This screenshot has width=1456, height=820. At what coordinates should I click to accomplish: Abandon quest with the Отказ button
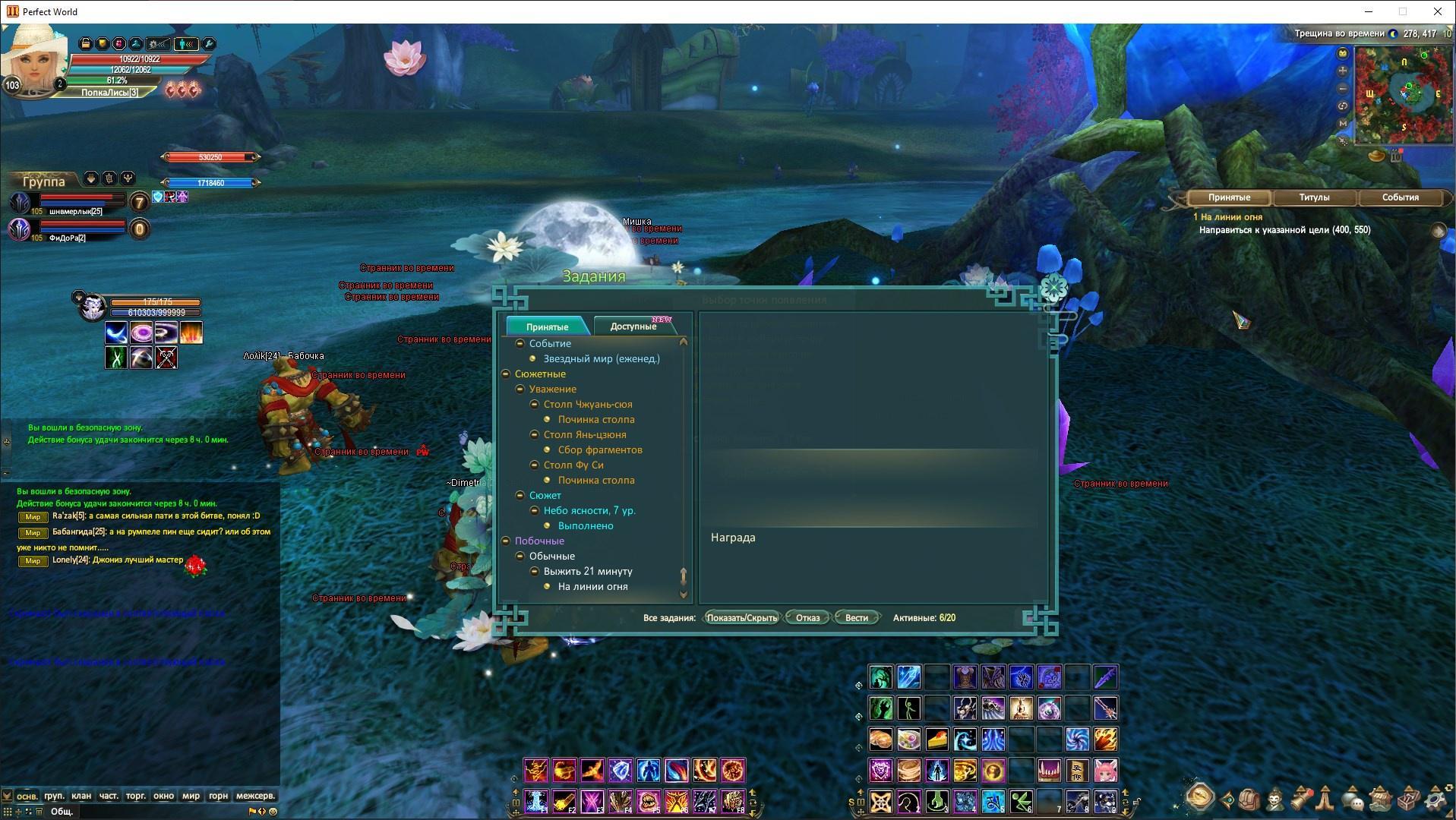coord(807,617)
